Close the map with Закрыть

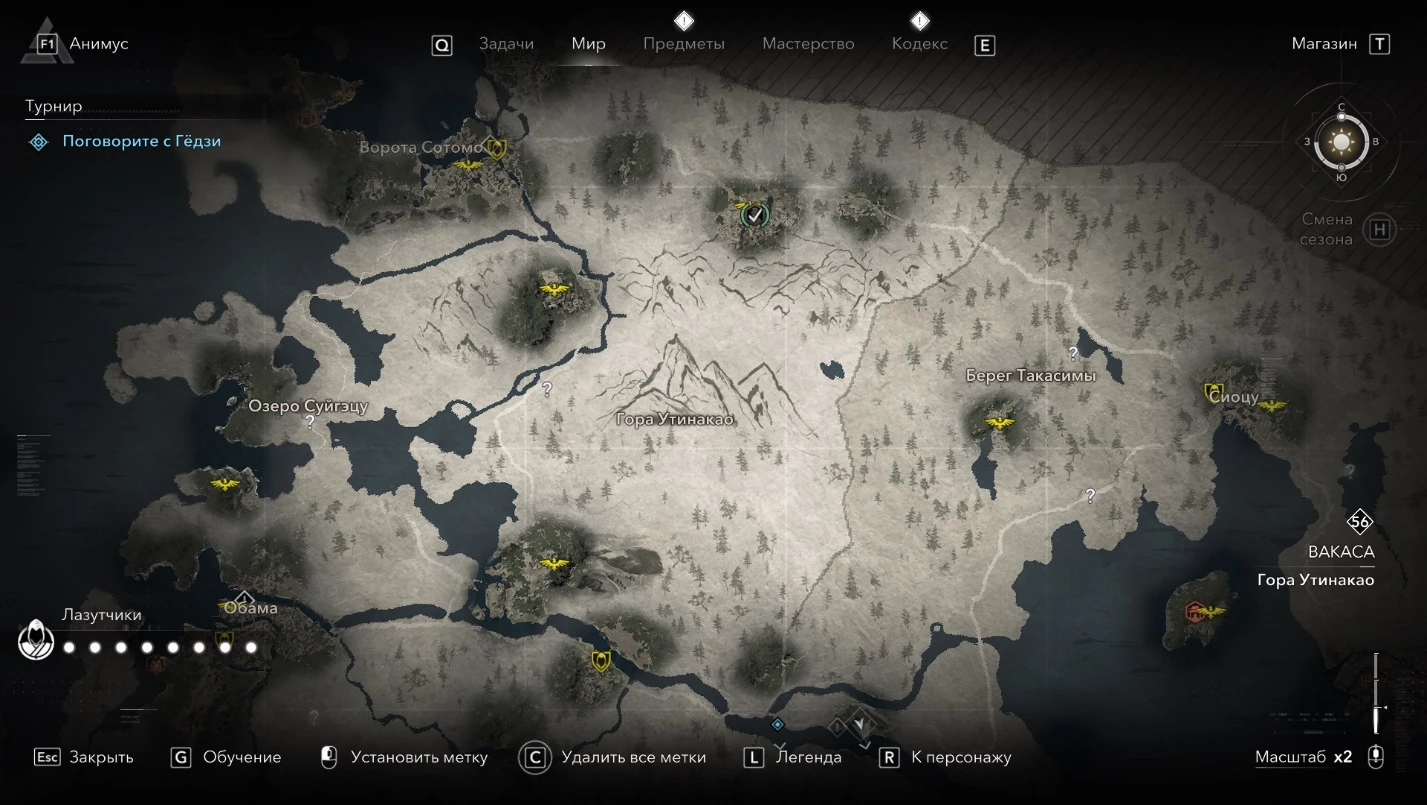click(100, 757)
